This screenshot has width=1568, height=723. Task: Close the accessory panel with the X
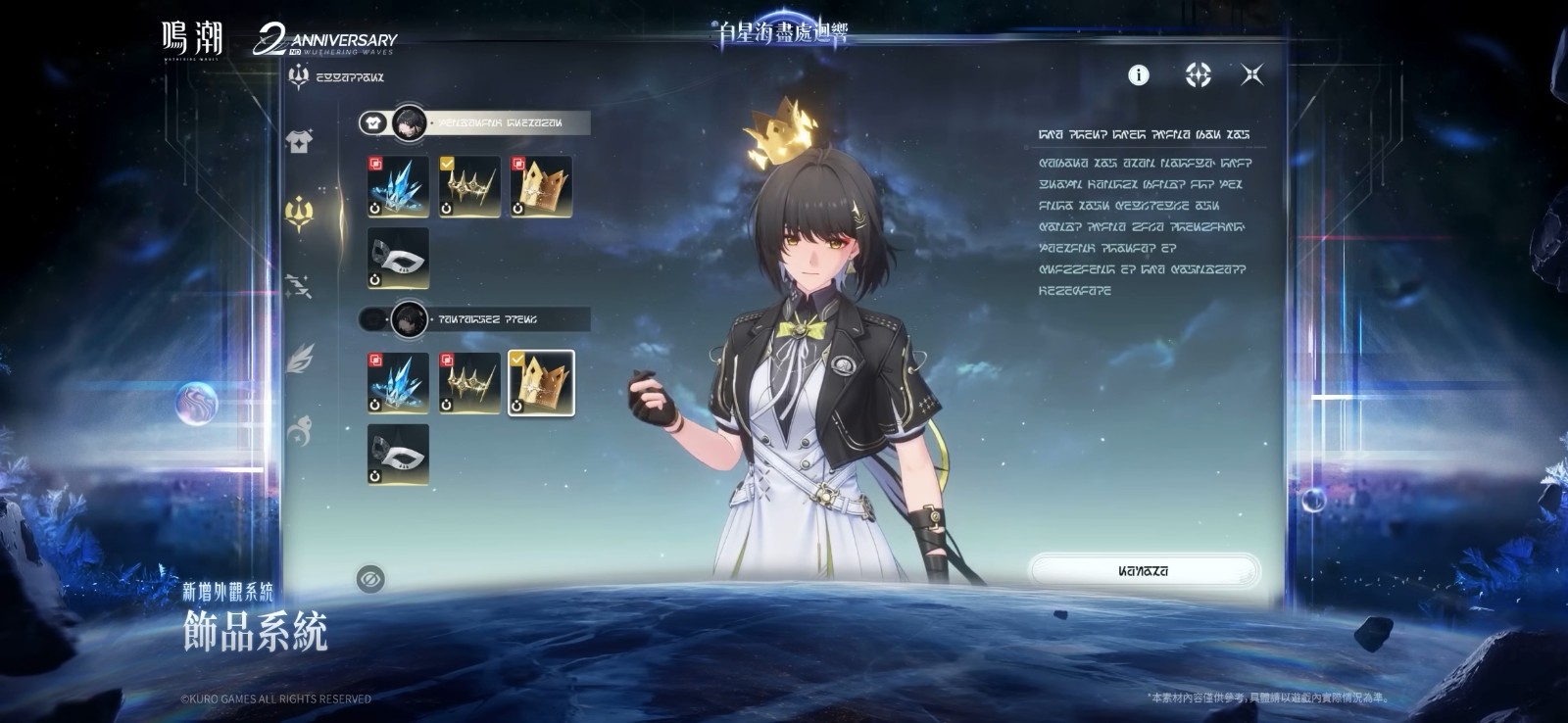[1251, 74]
